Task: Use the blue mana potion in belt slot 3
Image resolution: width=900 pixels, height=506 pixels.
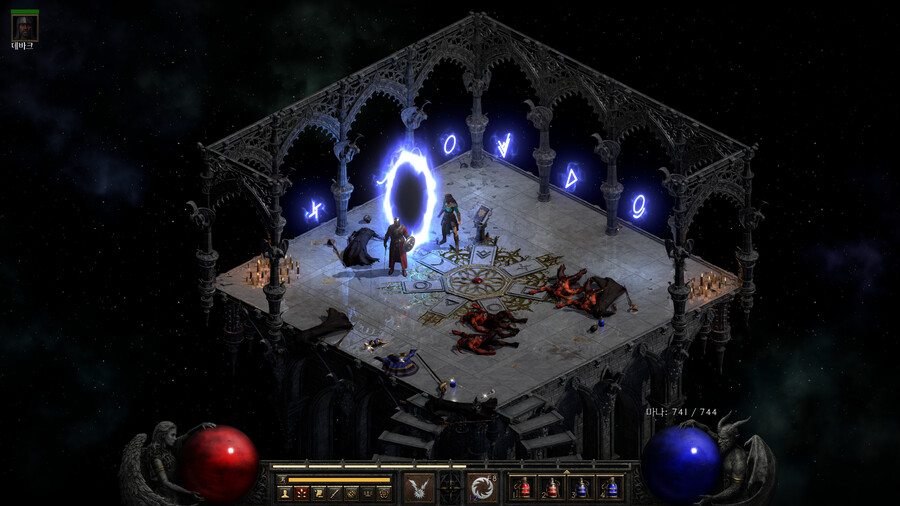Action: [x=580, y=488]
